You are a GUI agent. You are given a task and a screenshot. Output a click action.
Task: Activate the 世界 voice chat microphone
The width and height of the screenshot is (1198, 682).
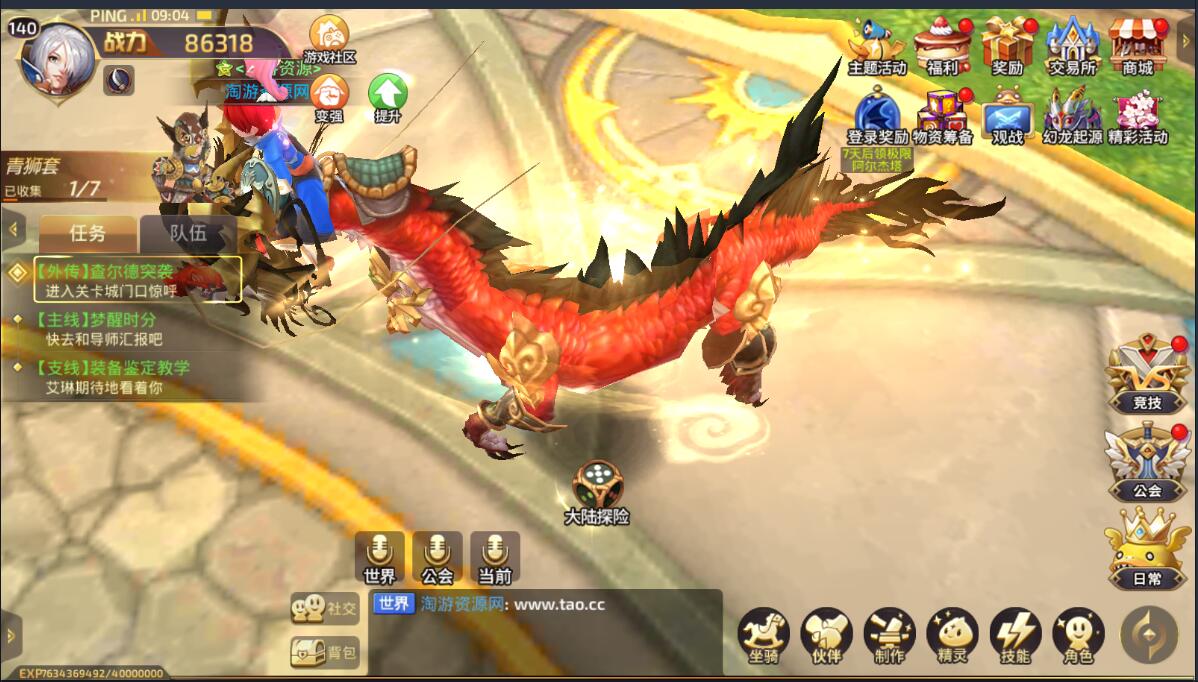[x=380, y=557]
